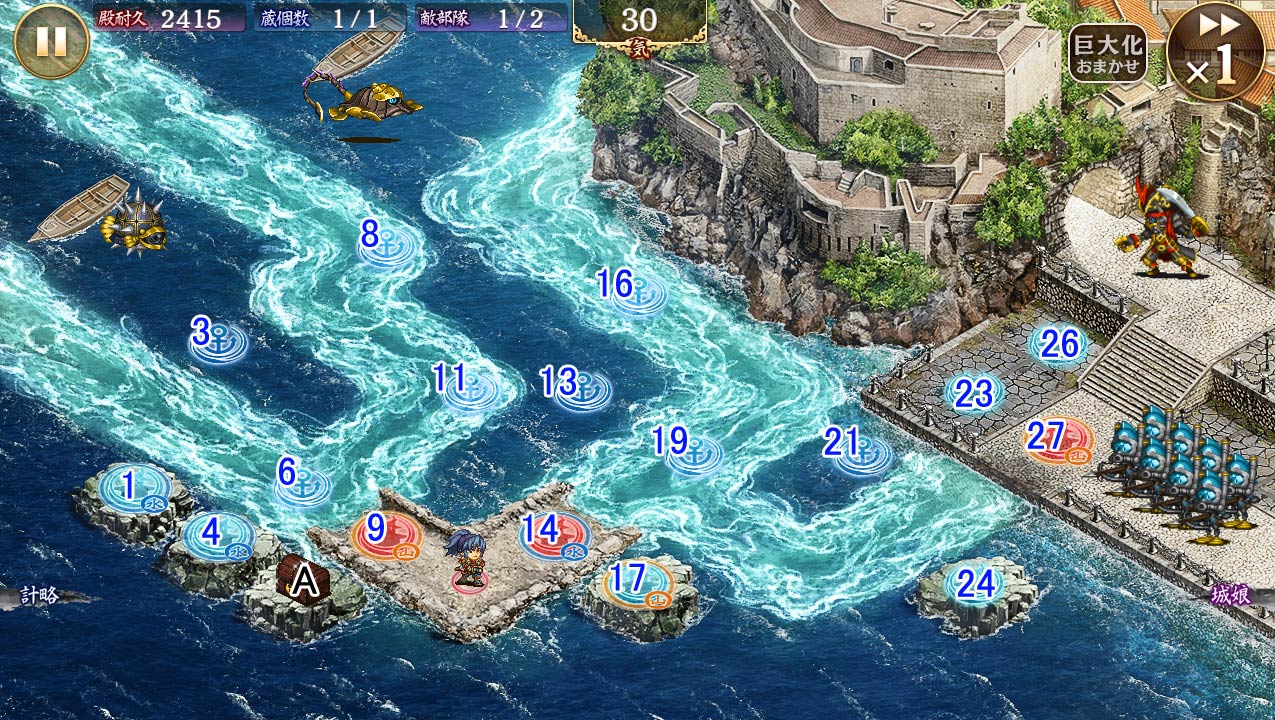Click the treasure chest marked A
The image size is (1275, 720).
click(x=303, y=581)
